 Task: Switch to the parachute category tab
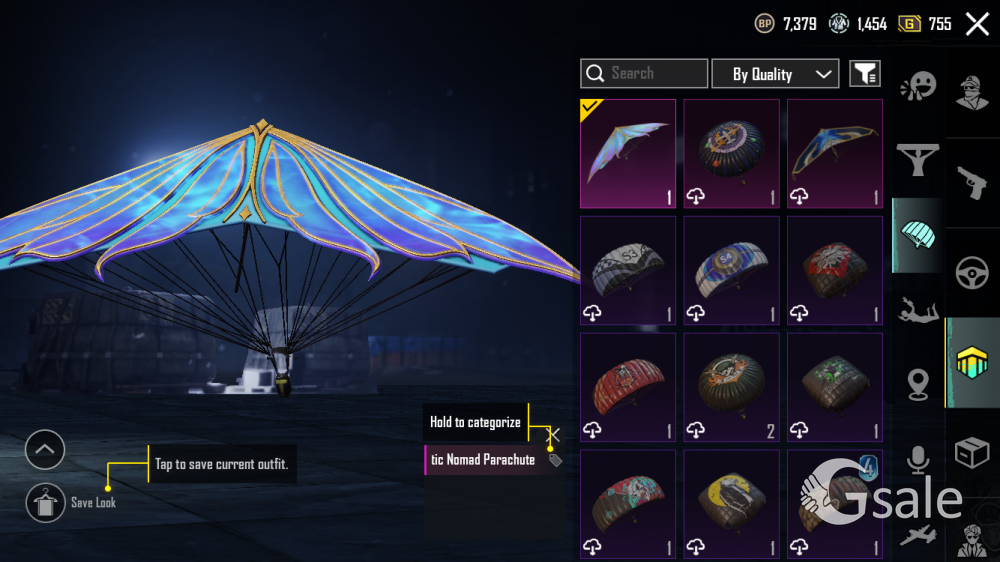pos(917,235)
